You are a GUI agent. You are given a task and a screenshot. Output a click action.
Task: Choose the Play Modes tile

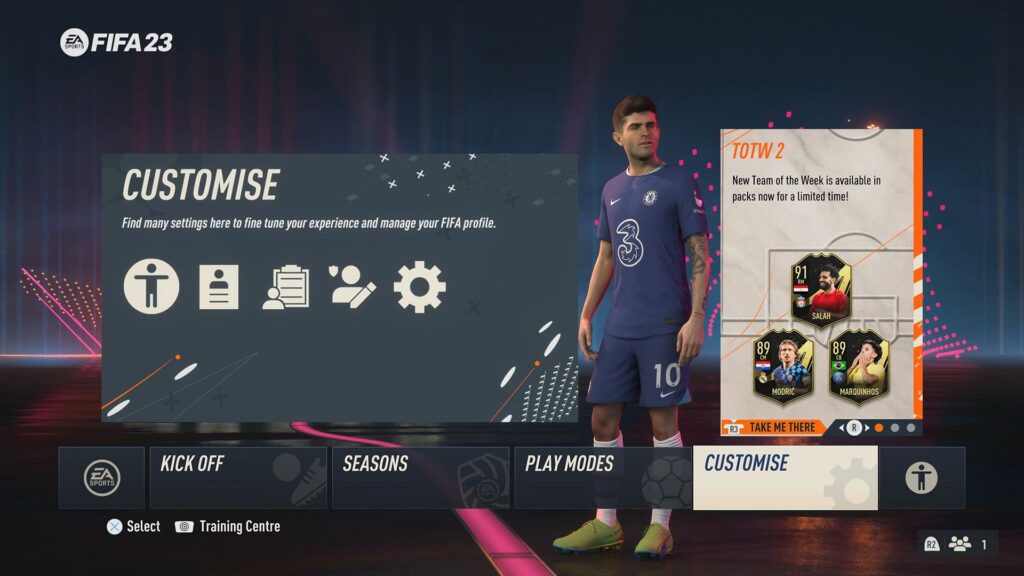pos(602,478)
